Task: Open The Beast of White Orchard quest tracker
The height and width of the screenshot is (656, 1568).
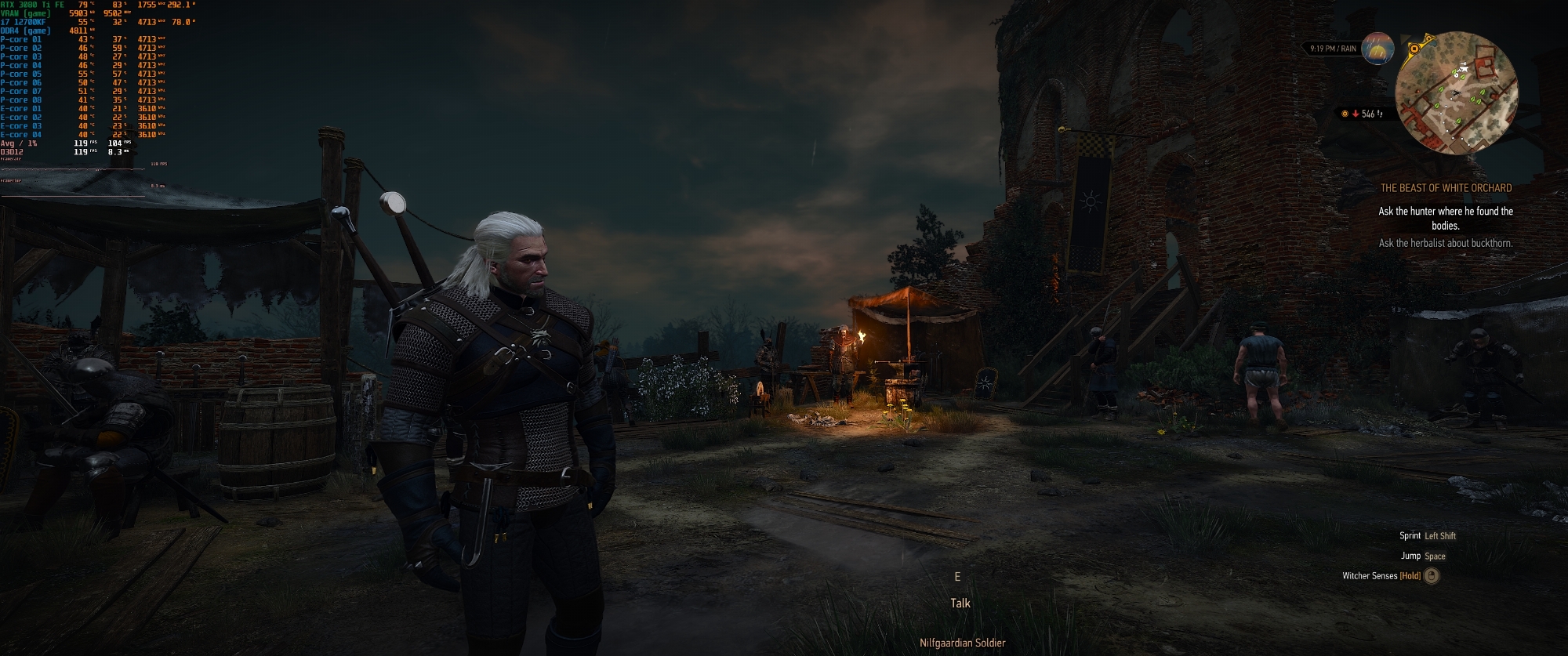Action: click(x=1446, y=188)
